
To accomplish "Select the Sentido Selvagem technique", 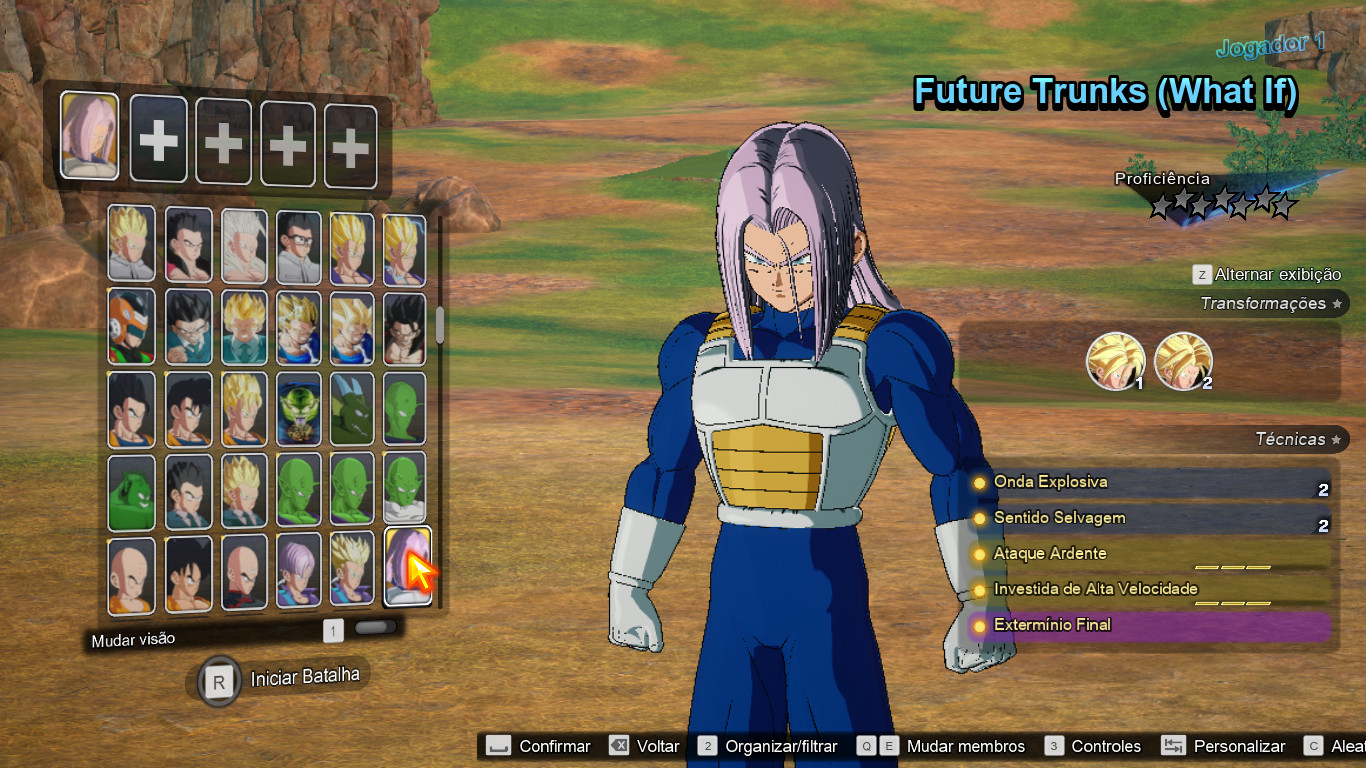I will (x=1150, y=518).
